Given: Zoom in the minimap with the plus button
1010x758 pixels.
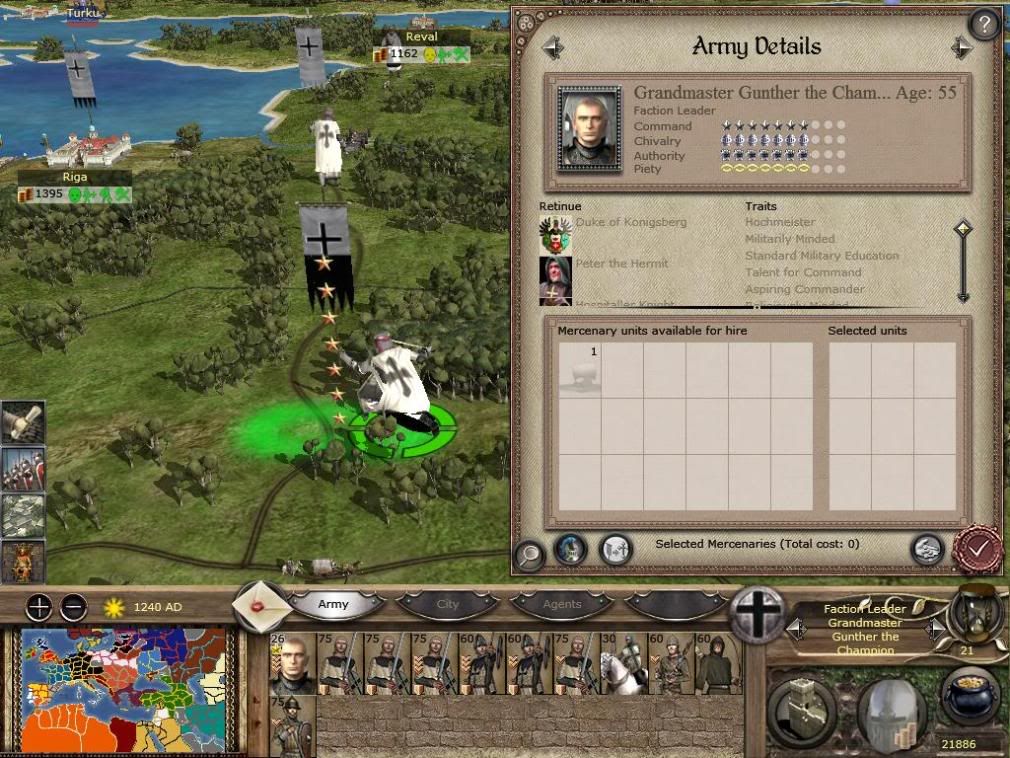Looking at the screenshot, I should click(39, 606).
